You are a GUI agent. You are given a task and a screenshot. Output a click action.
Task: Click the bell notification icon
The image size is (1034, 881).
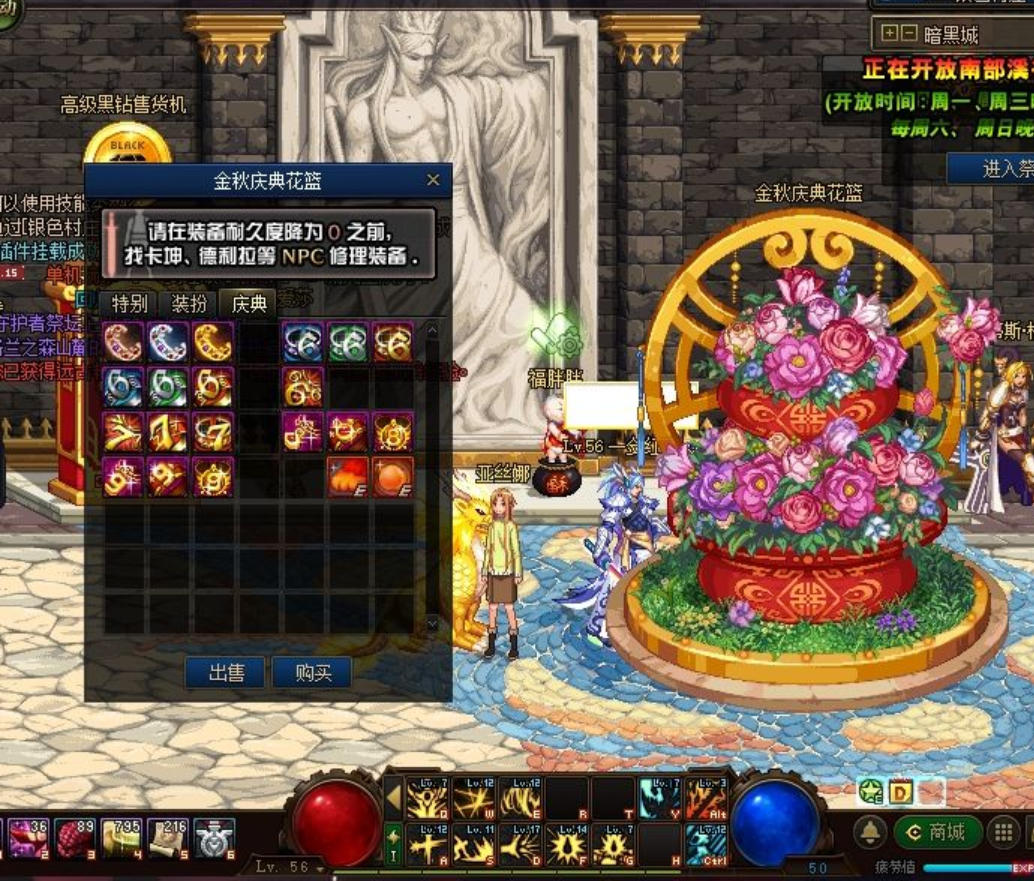(870, 832)
